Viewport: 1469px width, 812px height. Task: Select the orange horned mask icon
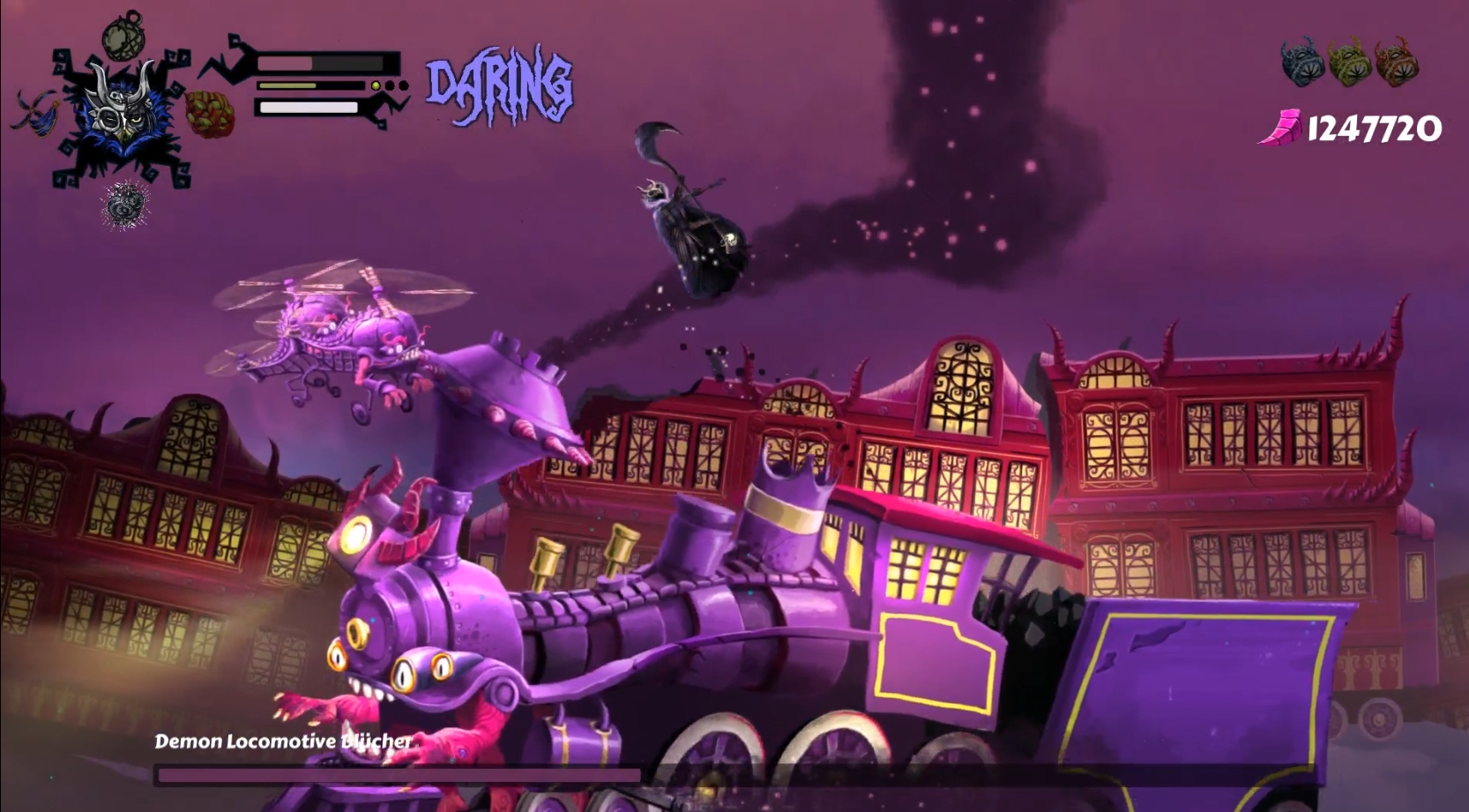tap(1396, 62)
